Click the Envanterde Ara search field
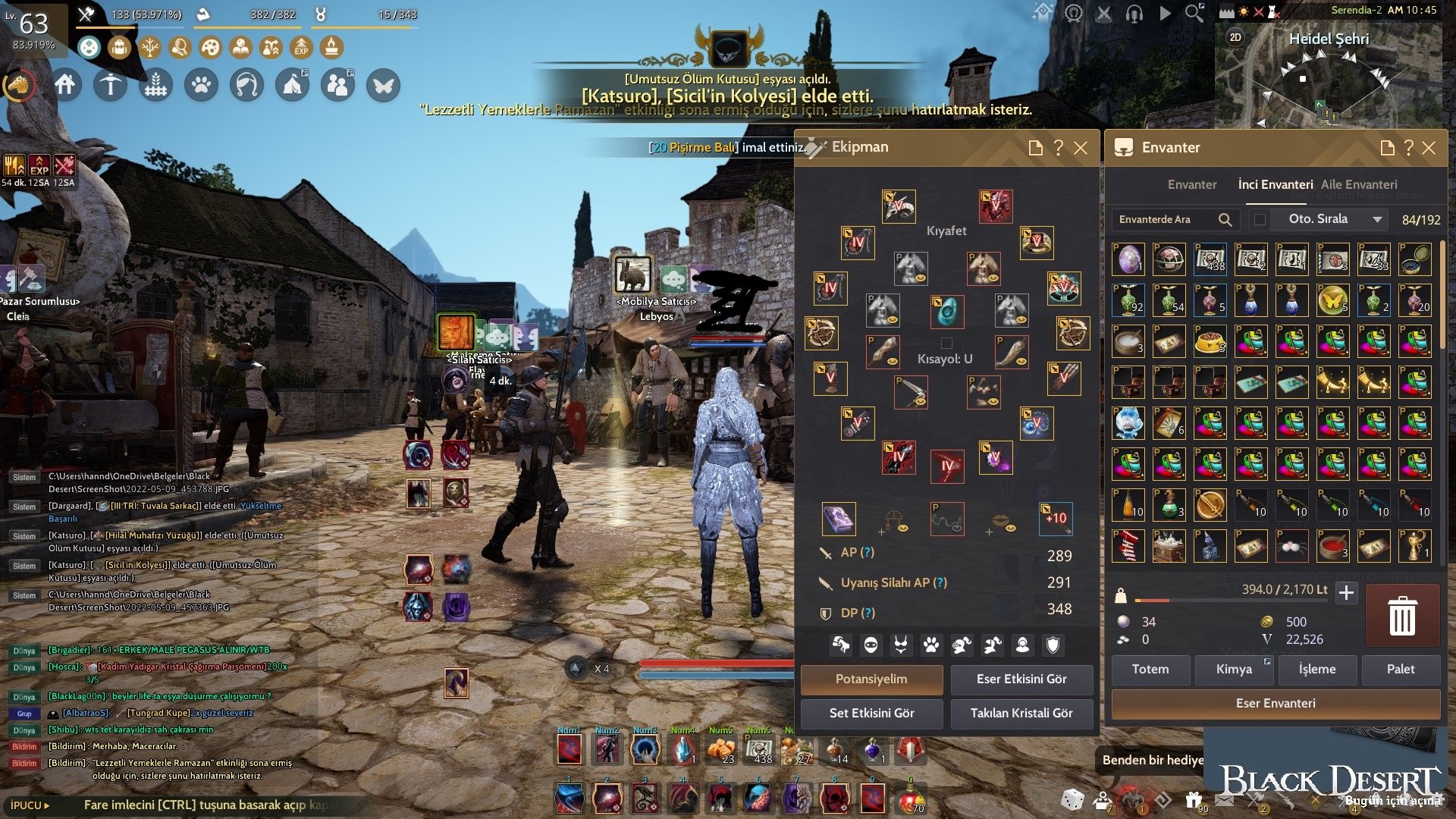This screenshot has height=819, width=1456. pos(1168,219)
